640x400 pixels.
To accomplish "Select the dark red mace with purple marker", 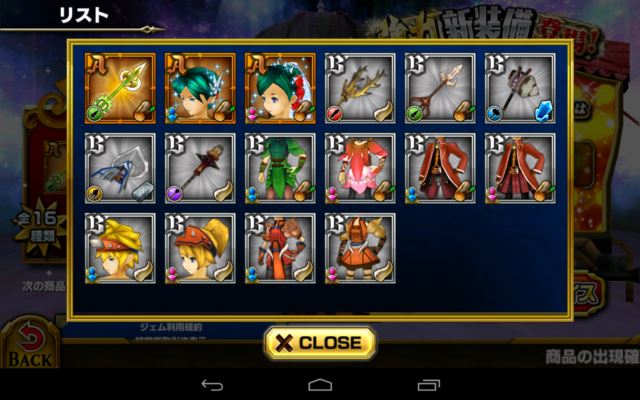I will [200, 168].
